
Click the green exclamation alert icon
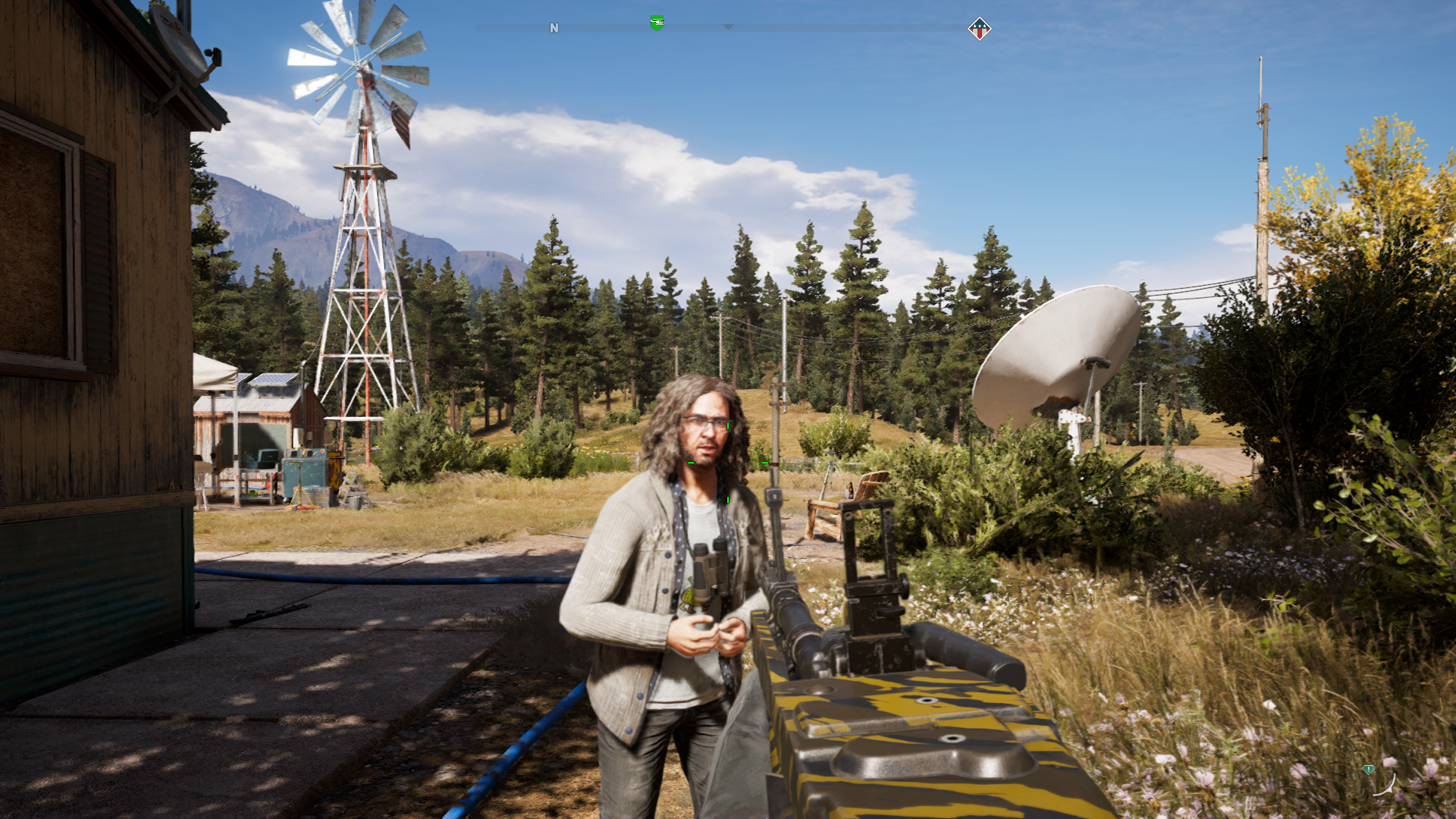(1368, 769)
